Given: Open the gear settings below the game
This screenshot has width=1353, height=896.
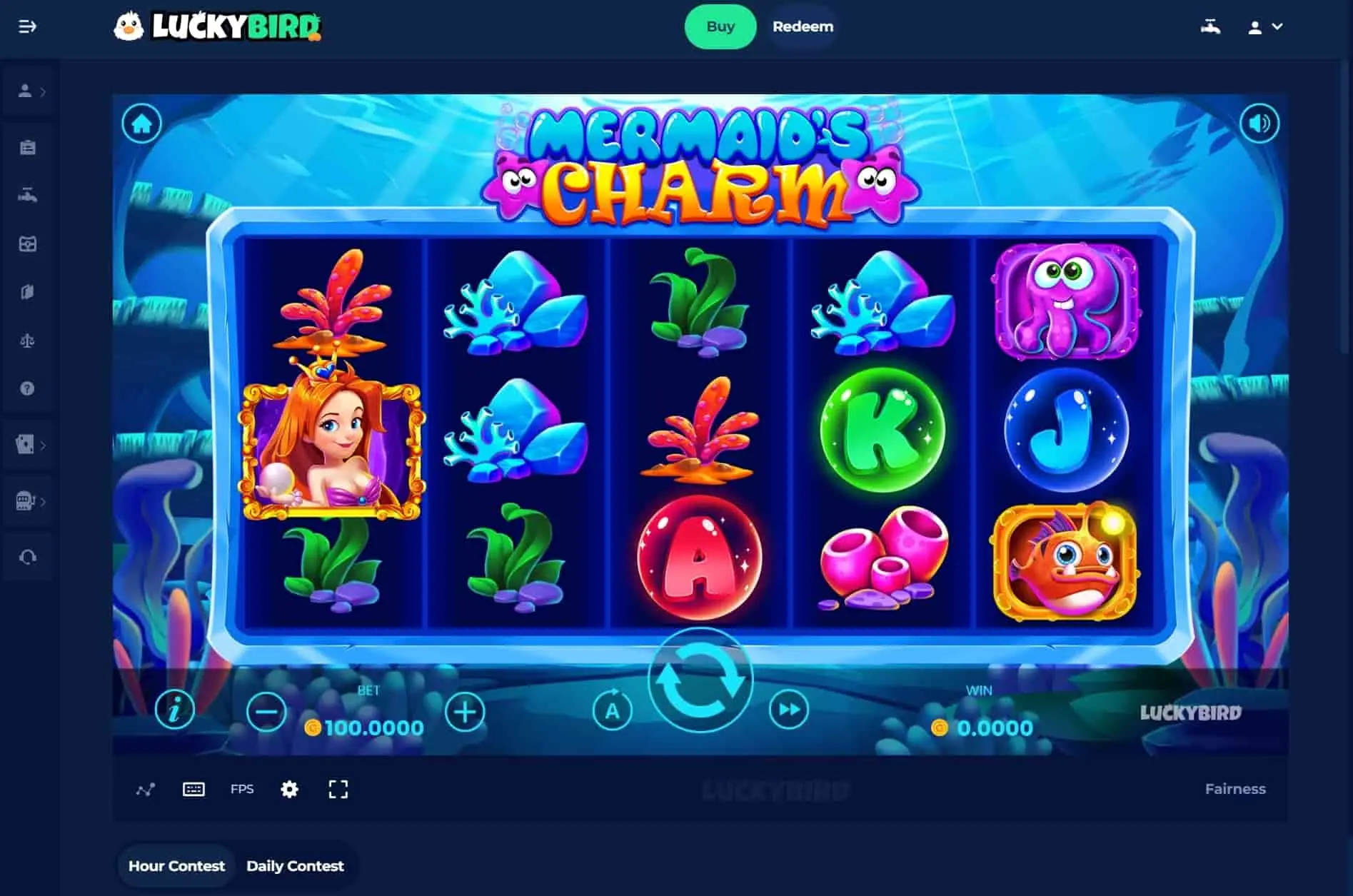Looking at the screenshot, I should pos(289,789).
